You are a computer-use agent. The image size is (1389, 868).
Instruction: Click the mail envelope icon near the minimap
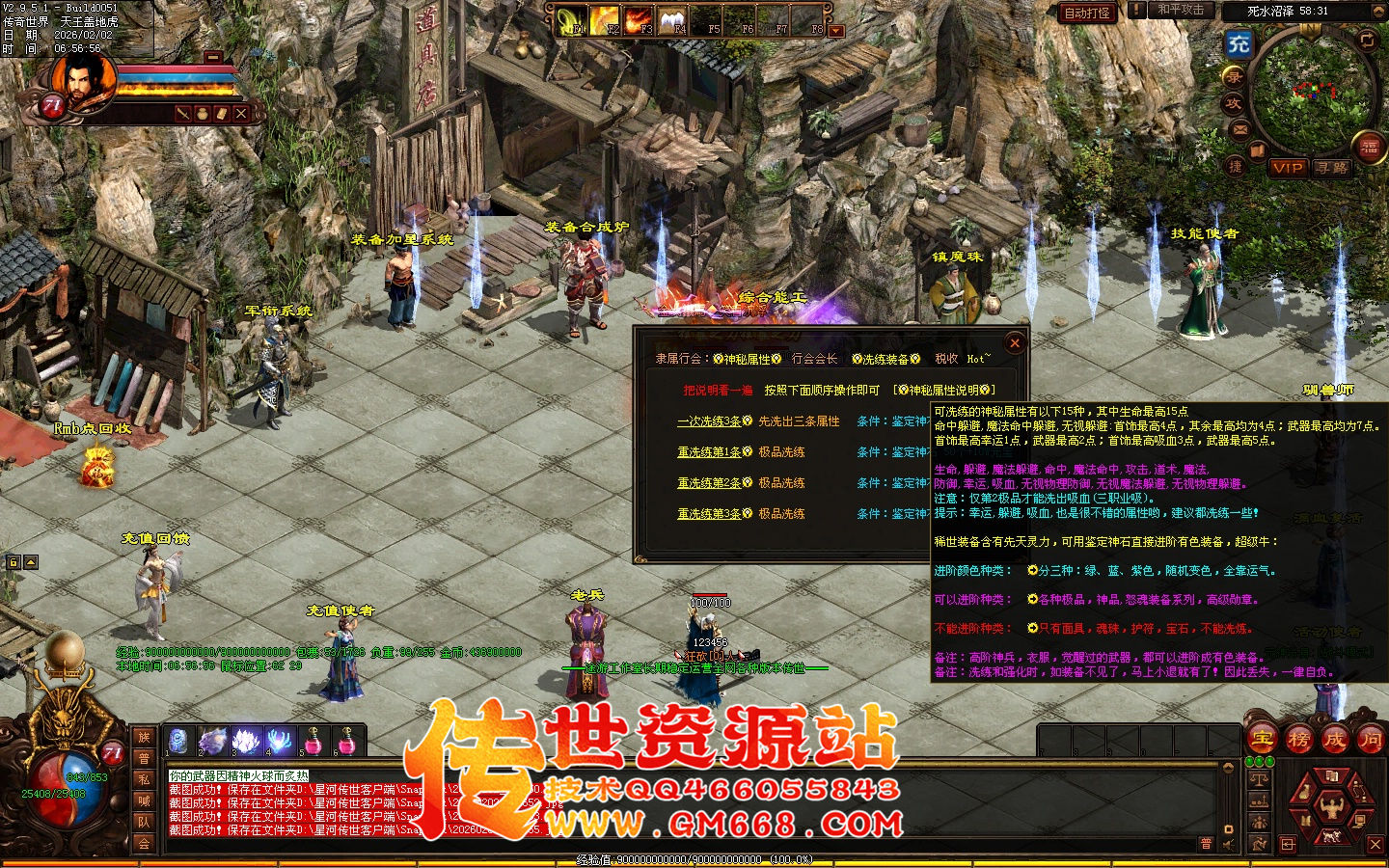click(x=1239, y=128)
